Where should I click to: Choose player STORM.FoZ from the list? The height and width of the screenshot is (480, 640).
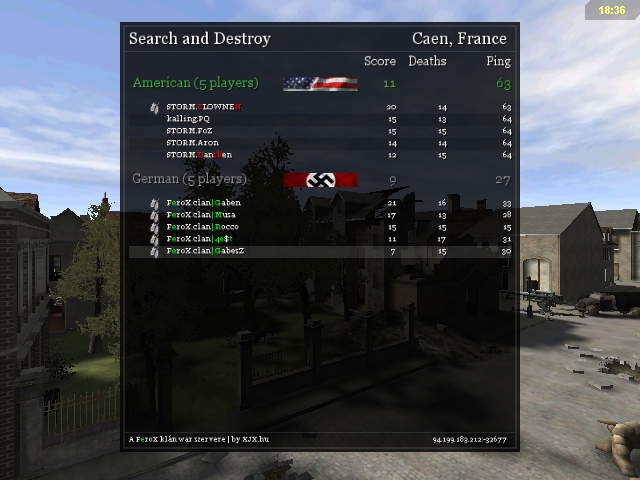pyautogui.click(x=189, y=131)
